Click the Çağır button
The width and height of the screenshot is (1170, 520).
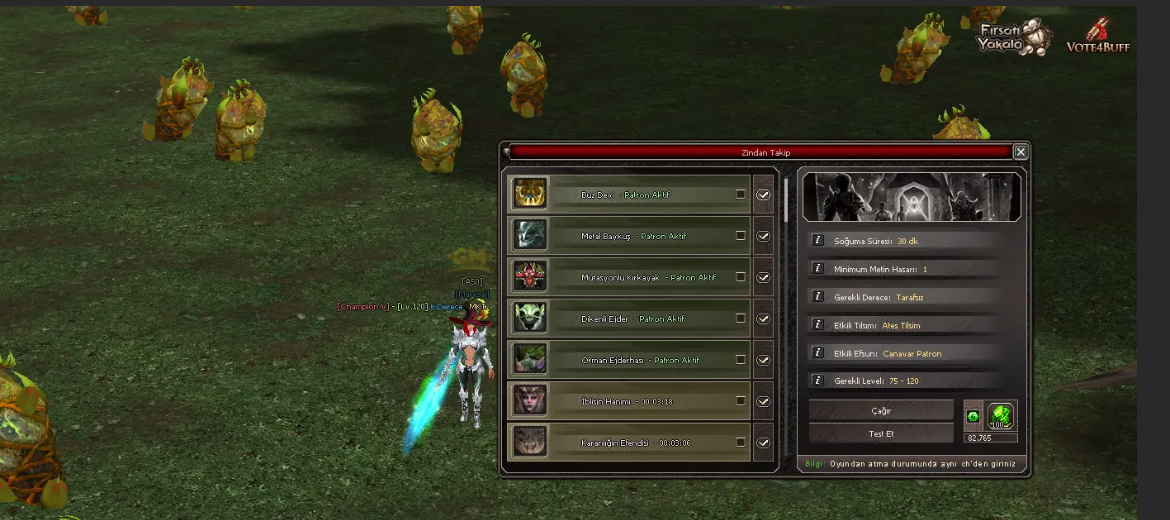pyautogui.click(x=881, y=411)
